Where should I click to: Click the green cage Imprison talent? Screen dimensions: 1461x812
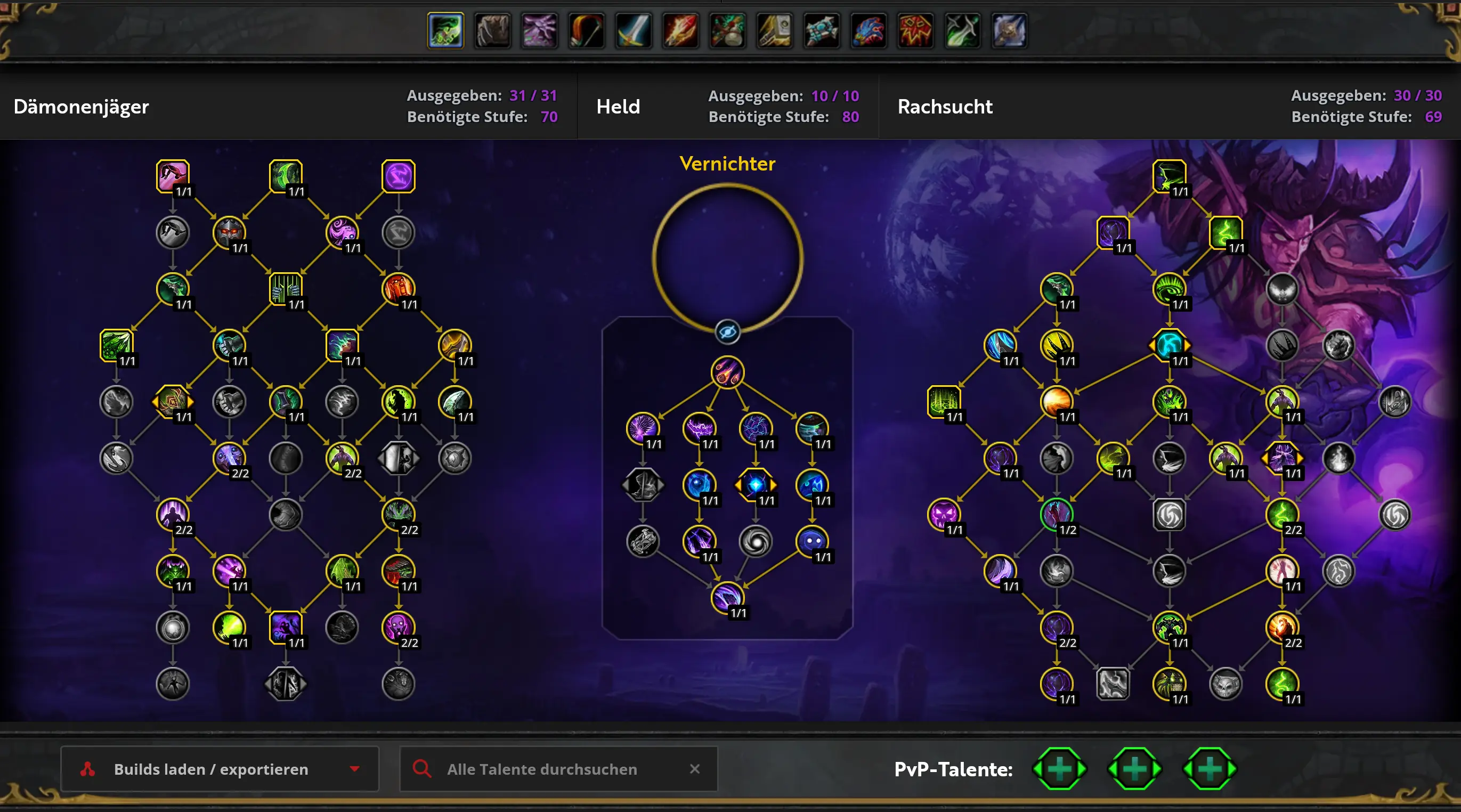point(285,289)
